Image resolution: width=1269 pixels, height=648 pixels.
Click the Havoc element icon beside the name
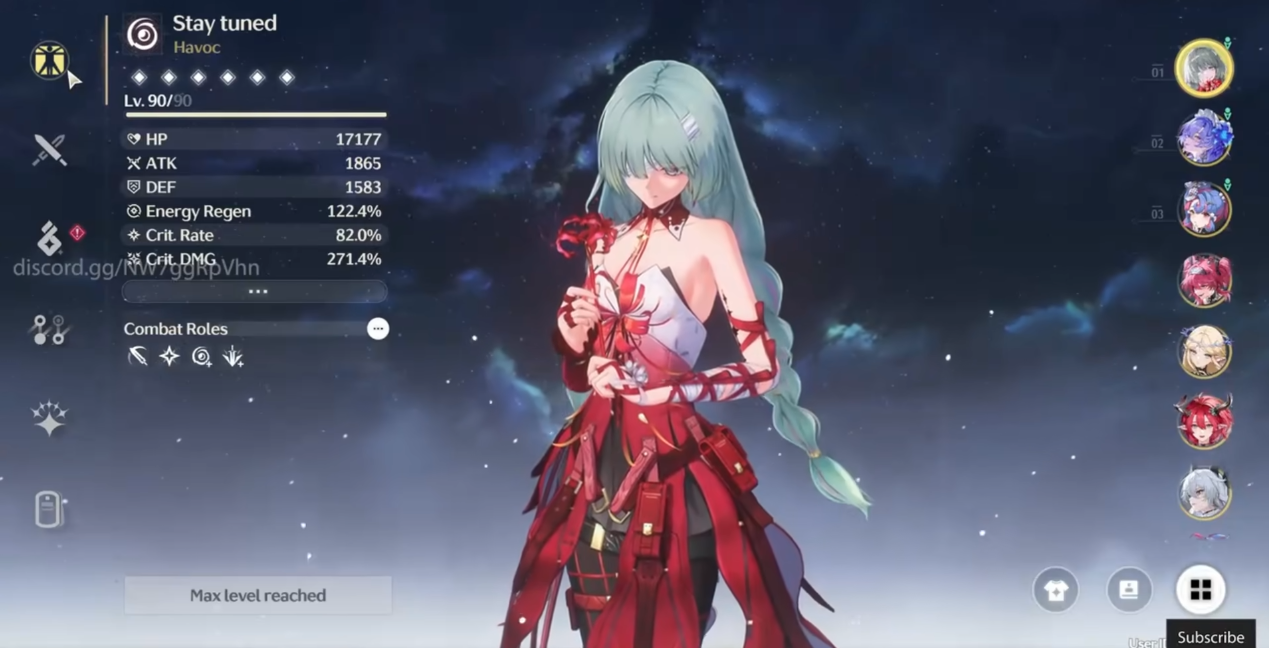click(143, 35)
